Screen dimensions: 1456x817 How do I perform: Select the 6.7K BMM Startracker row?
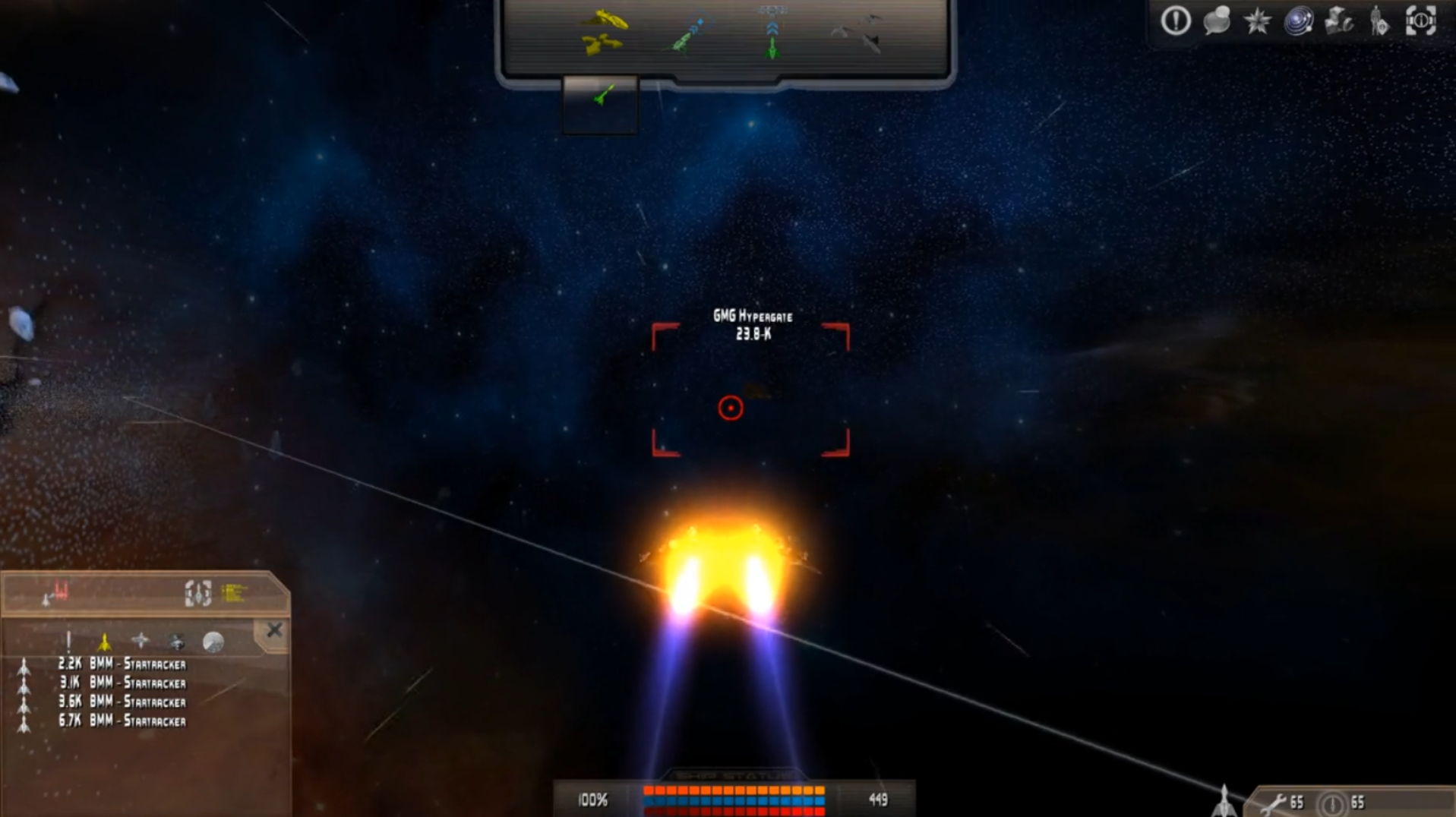[122, 721]
